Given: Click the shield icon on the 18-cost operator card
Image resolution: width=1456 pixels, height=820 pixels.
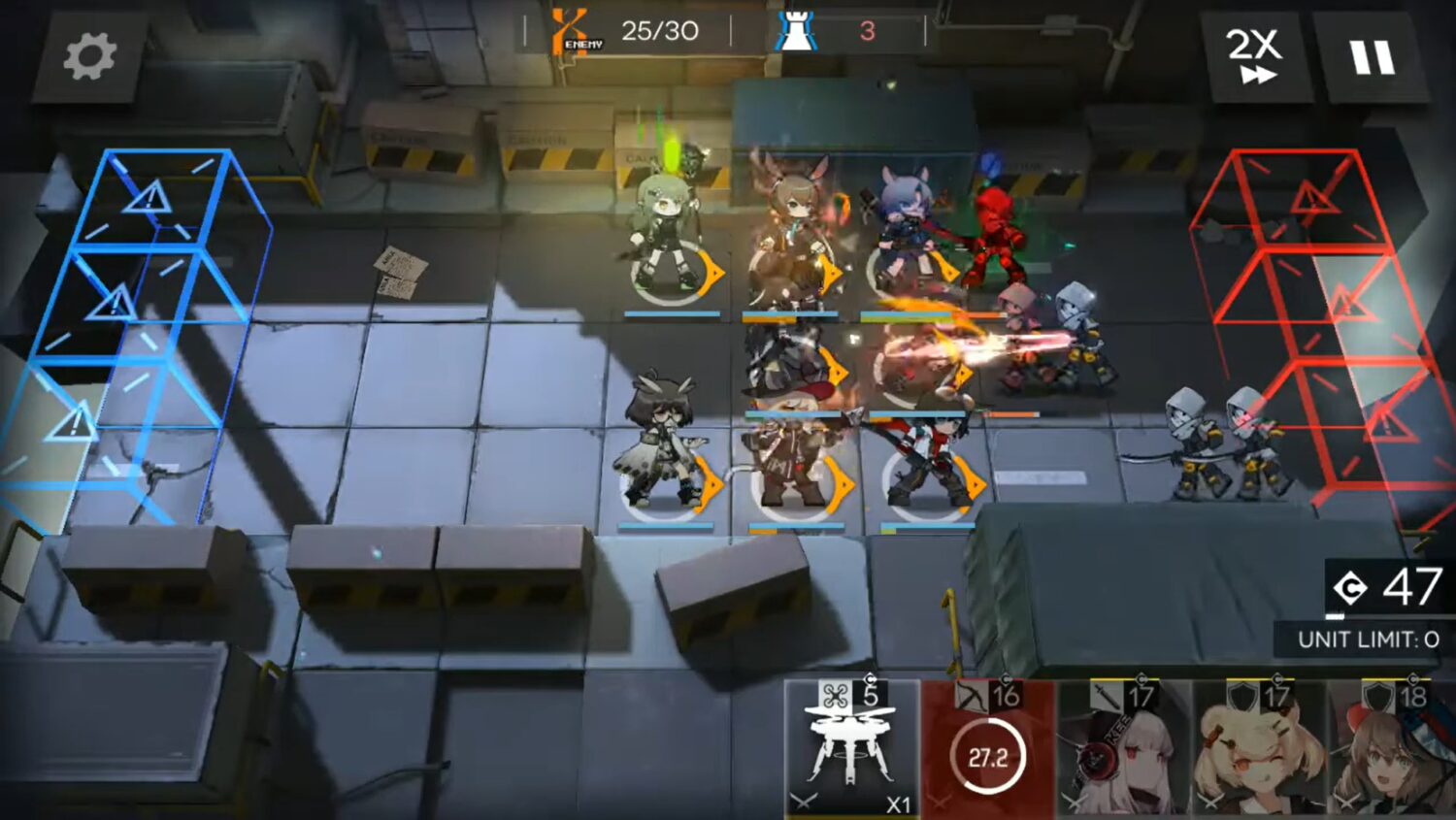Looking at the screenshot, I should 1376,695.
